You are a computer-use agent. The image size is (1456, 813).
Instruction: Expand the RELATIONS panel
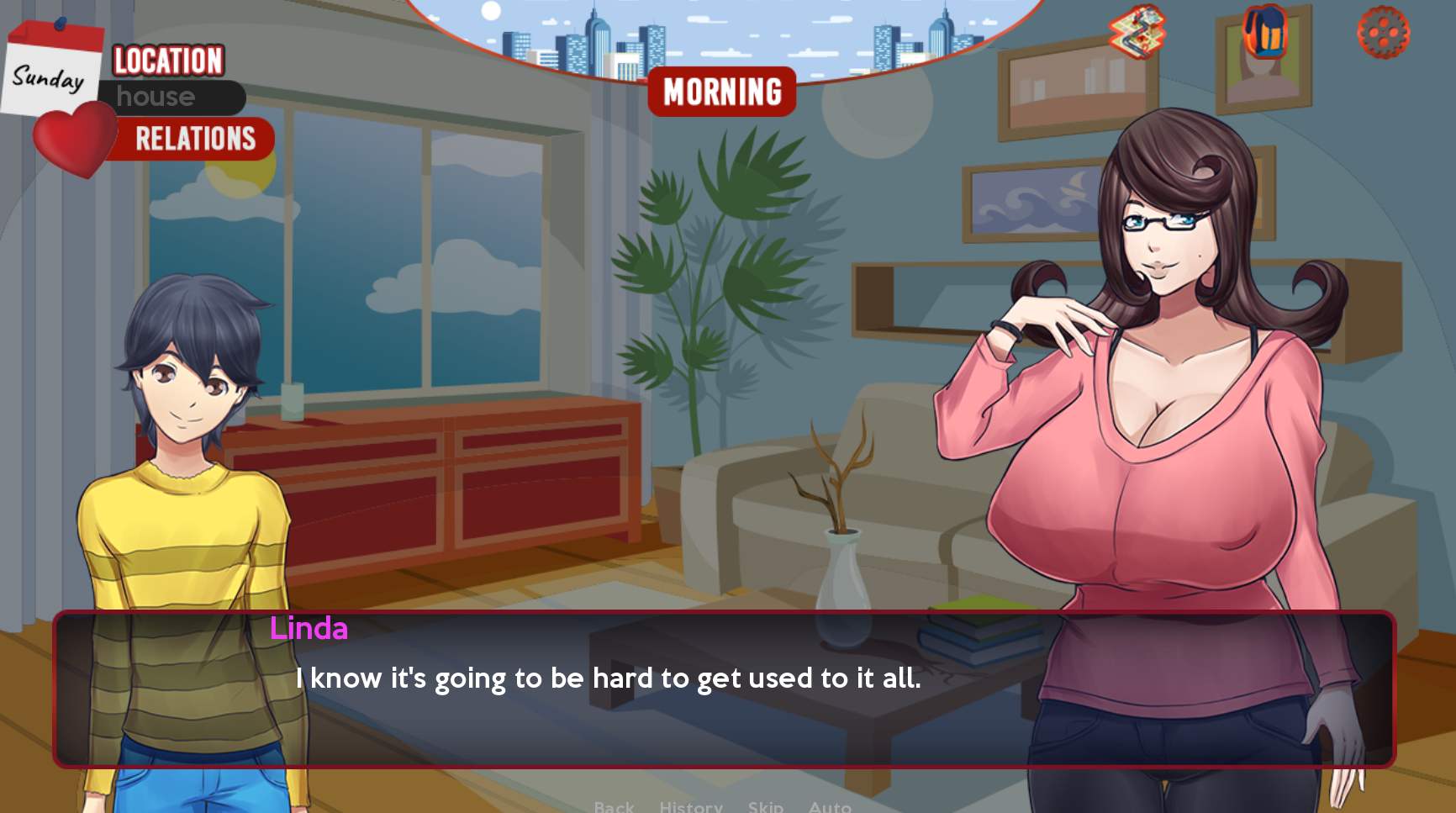coord(195,139)
